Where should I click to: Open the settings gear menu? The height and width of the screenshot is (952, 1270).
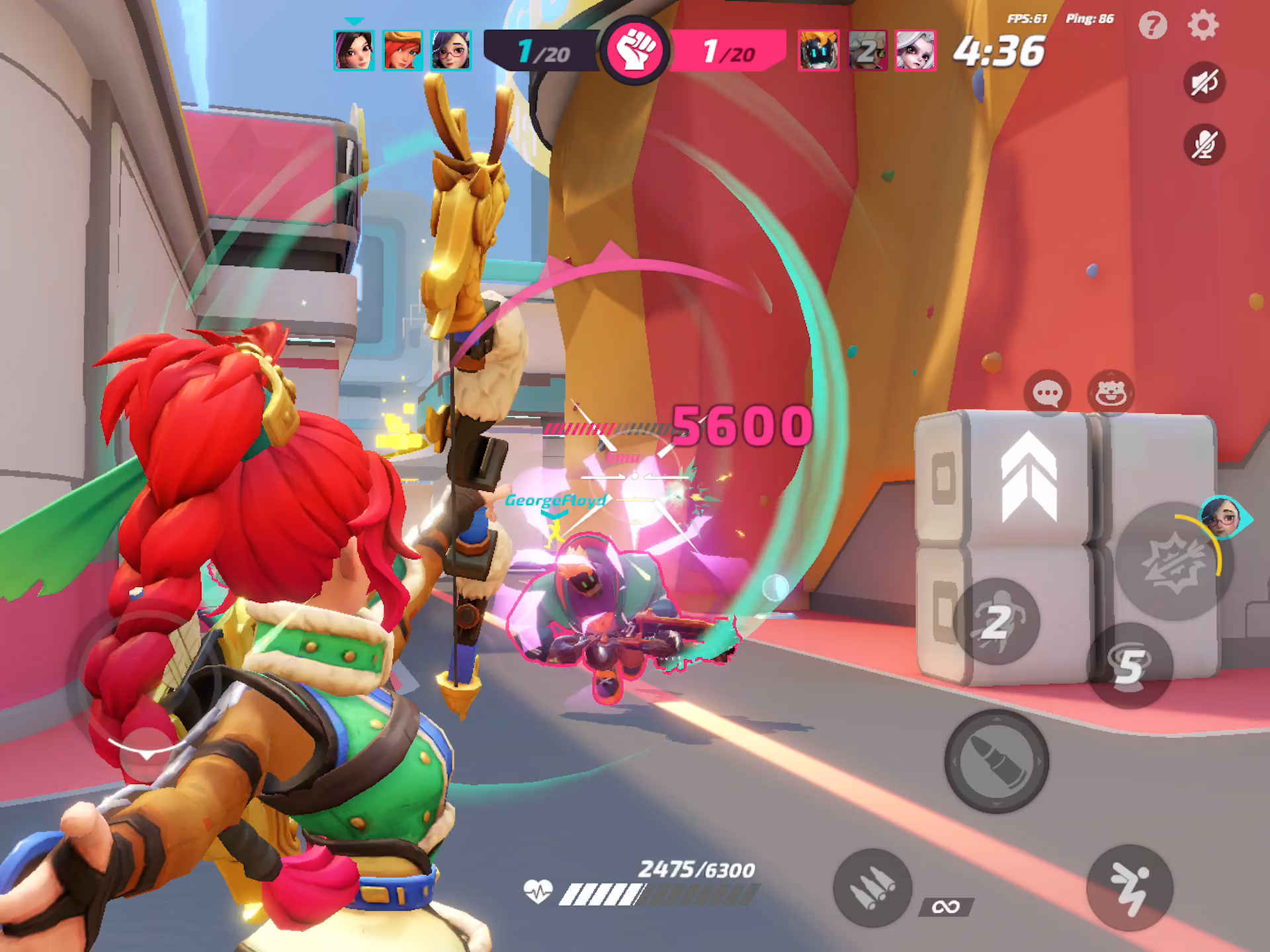(x=1203, y=26)
